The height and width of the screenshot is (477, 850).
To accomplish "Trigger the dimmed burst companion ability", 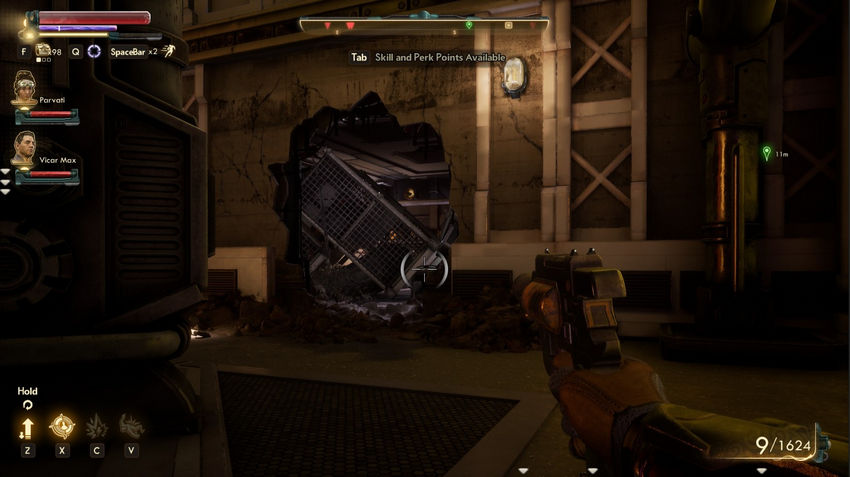I will click(96, 427).
